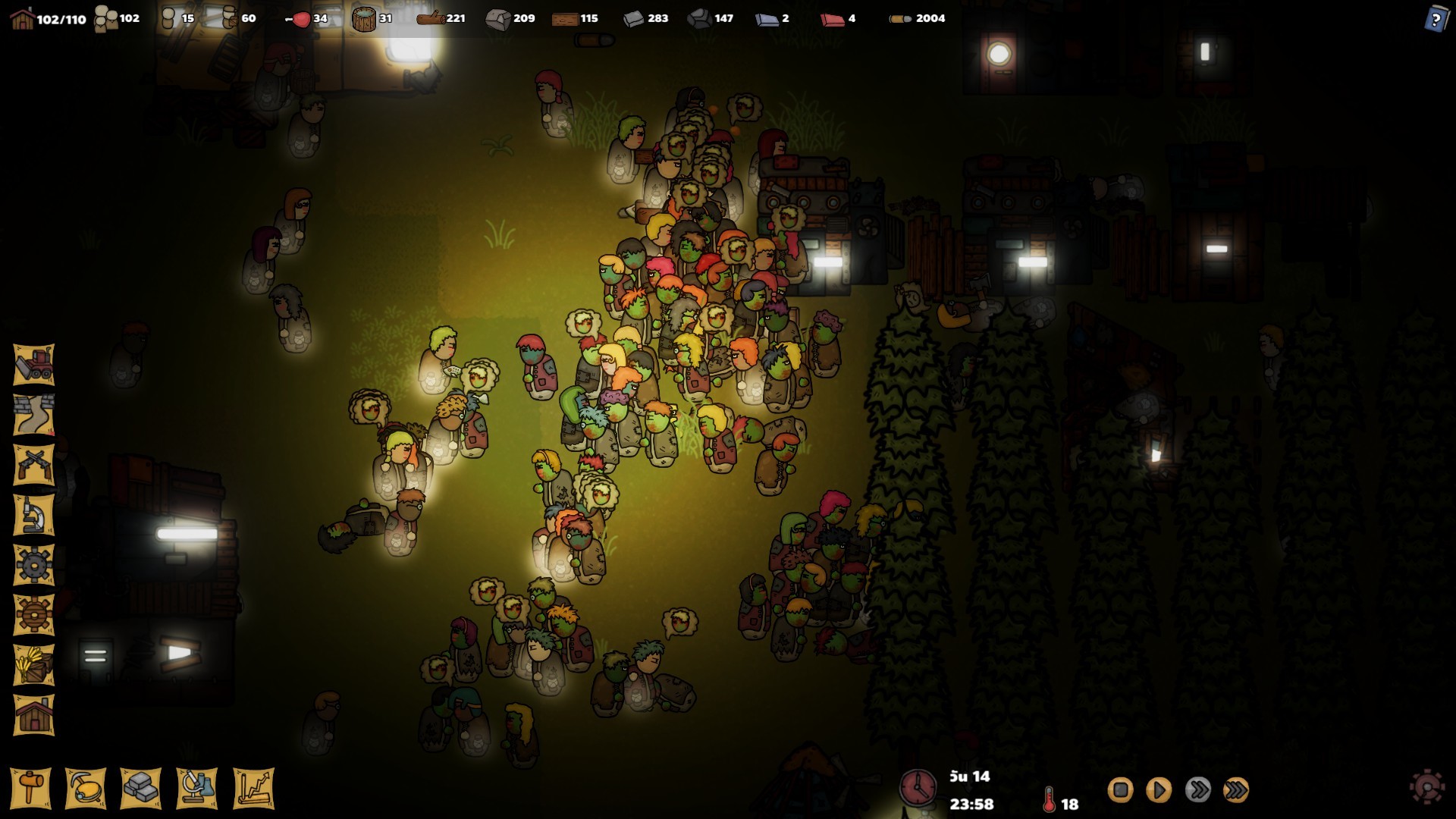
Task: Pause the game with the stop button
Action: tap(1120, 790)
